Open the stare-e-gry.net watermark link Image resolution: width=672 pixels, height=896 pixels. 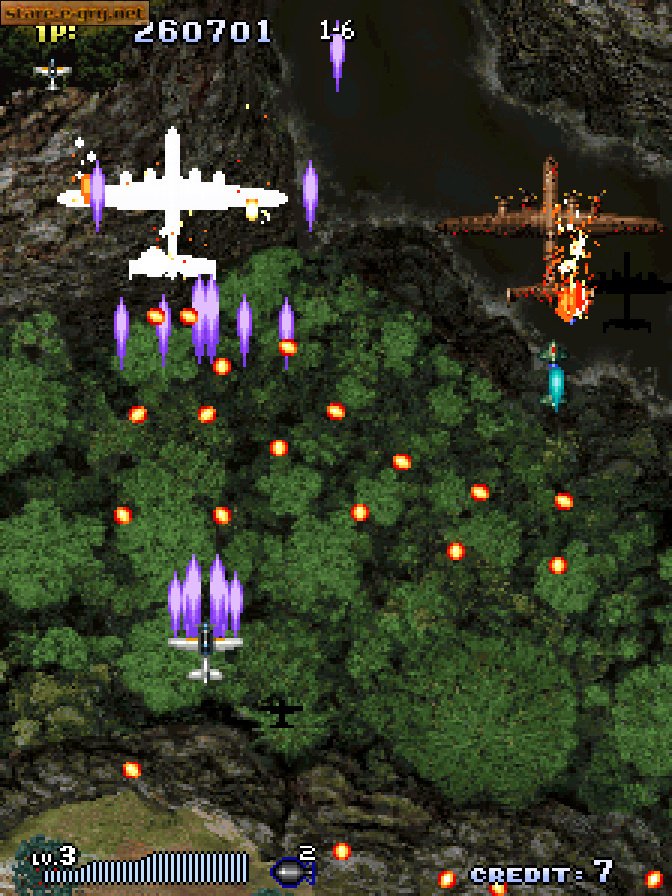coord(75,13)
